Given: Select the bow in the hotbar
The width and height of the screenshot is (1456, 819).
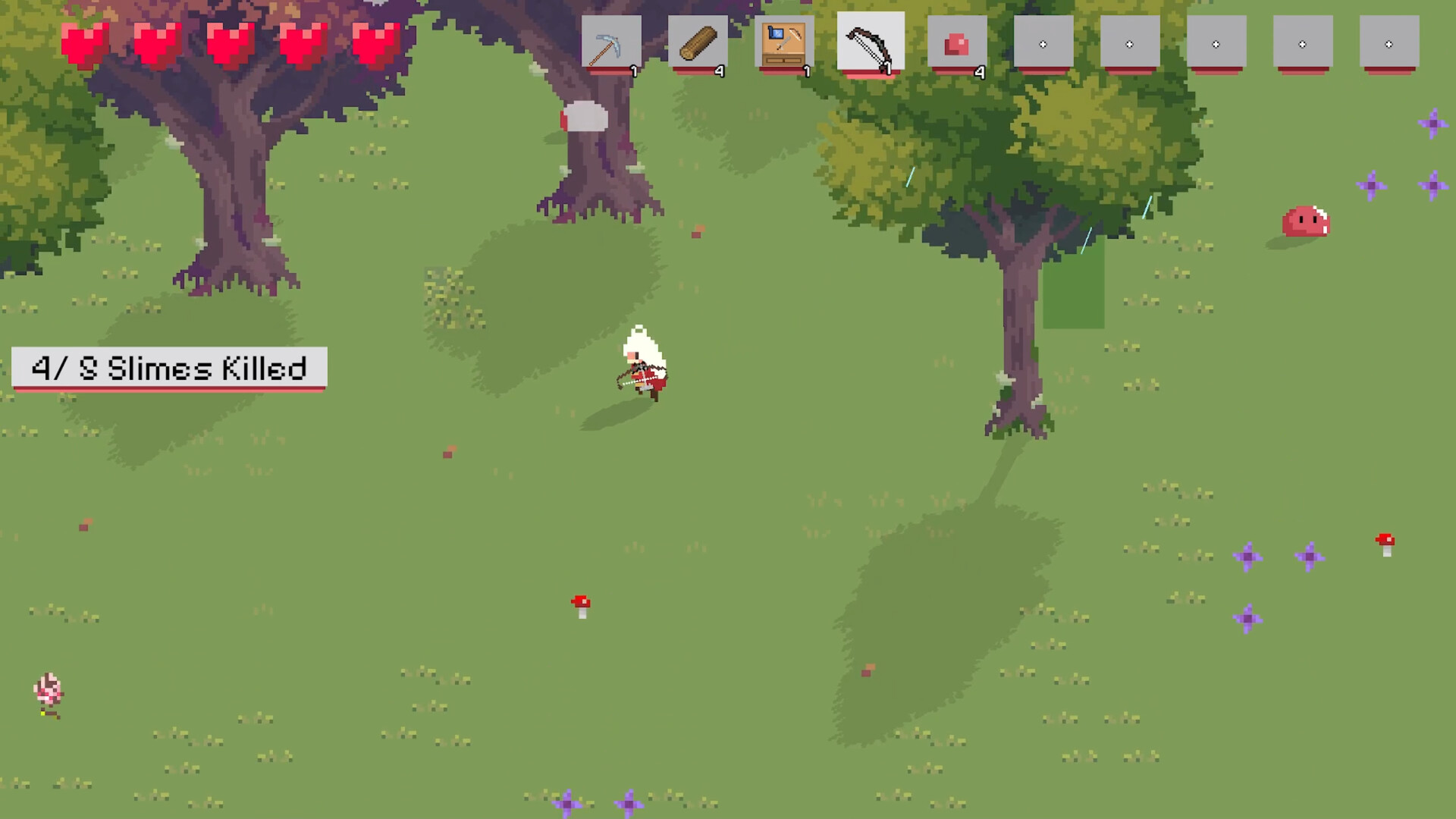Looking at the screenshot, I should click(871, 43).
